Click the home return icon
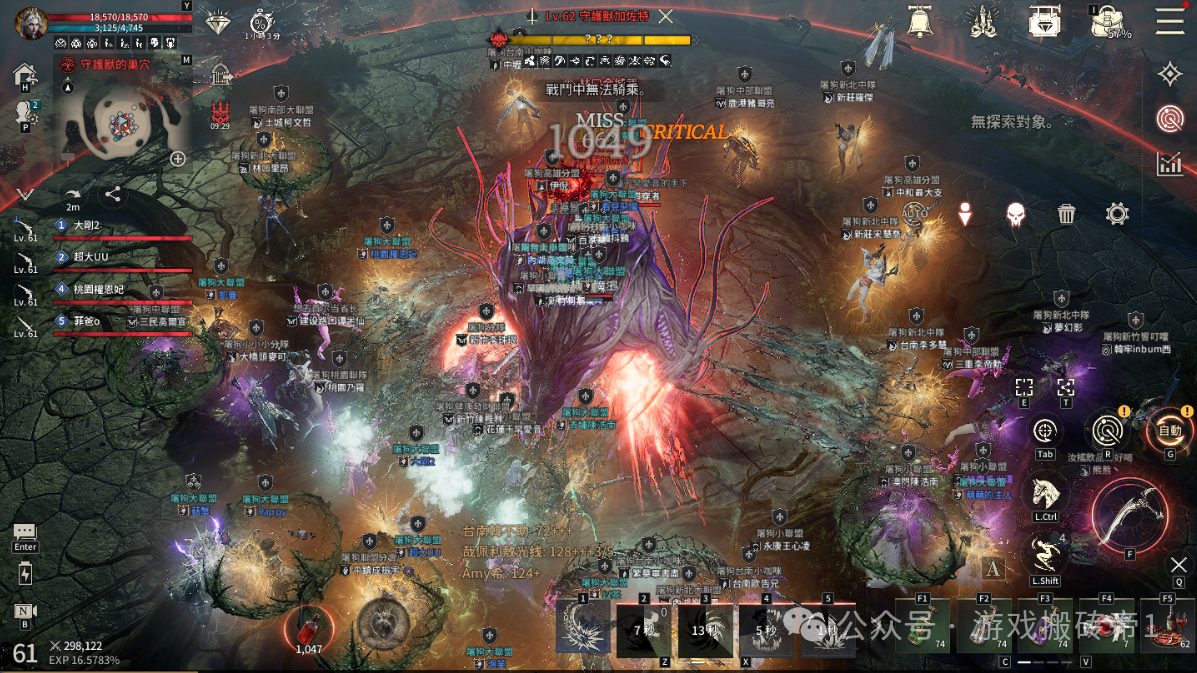 tap(25, 76)
